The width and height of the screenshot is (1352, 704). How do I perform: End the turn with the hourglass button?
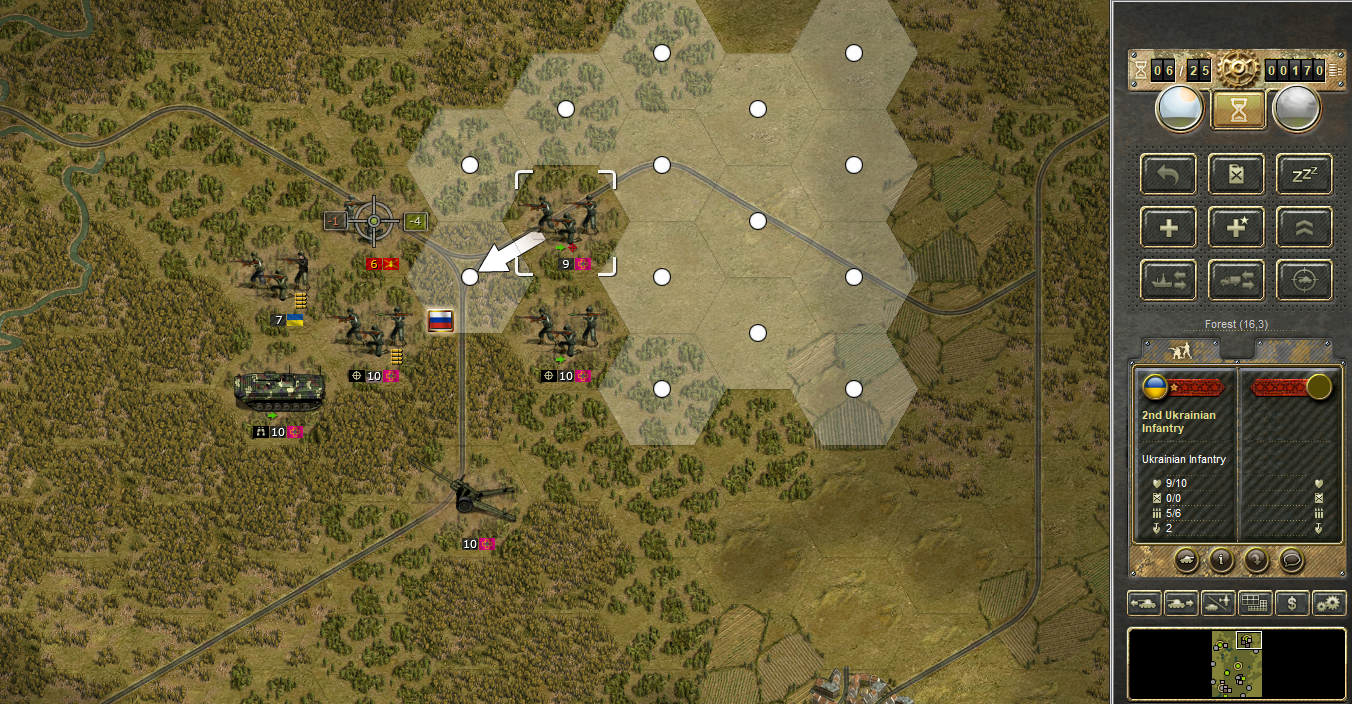tap(1238, 110)
